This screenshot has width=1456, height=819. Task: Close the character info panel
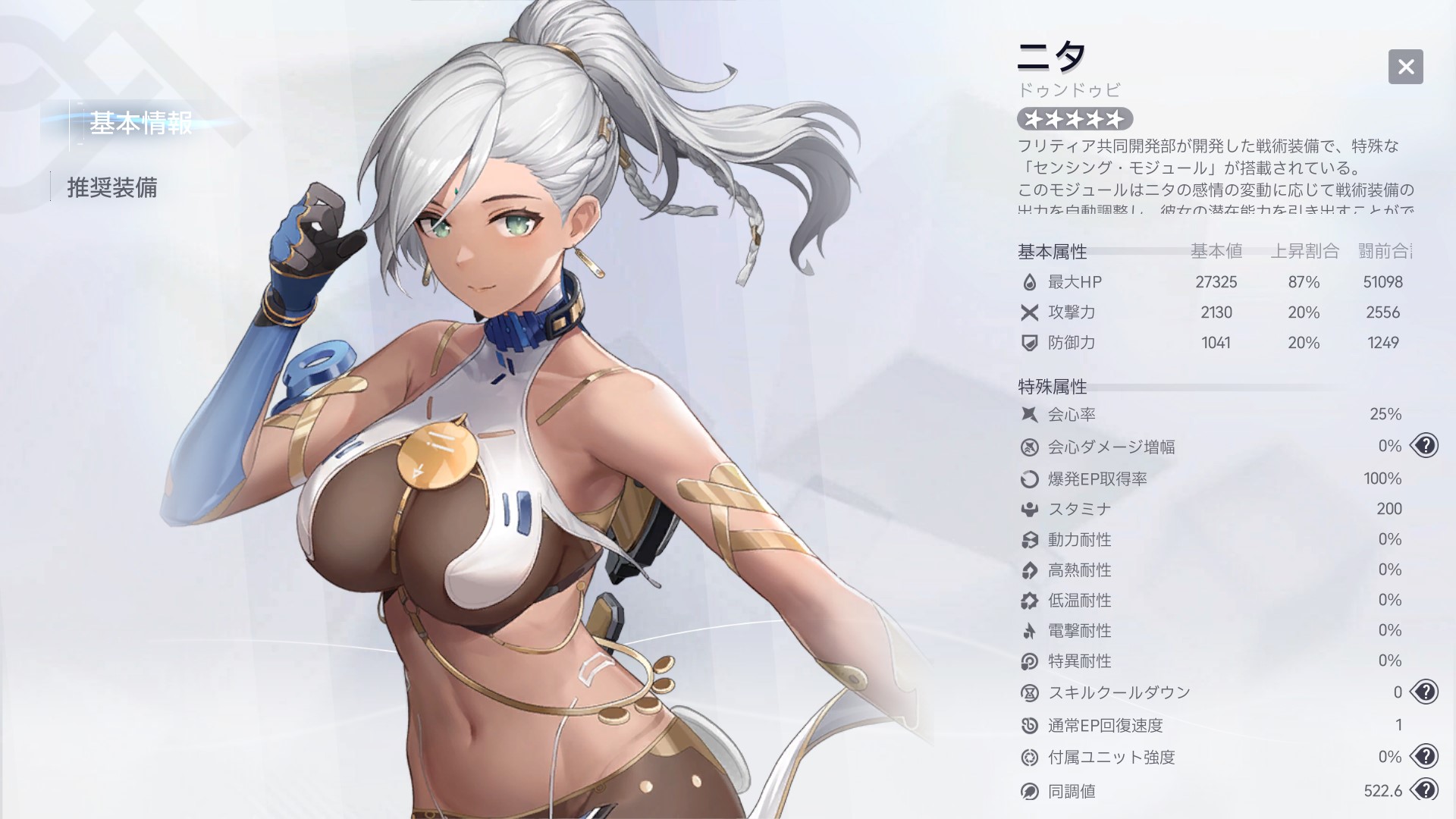(x=1405, y=67)
